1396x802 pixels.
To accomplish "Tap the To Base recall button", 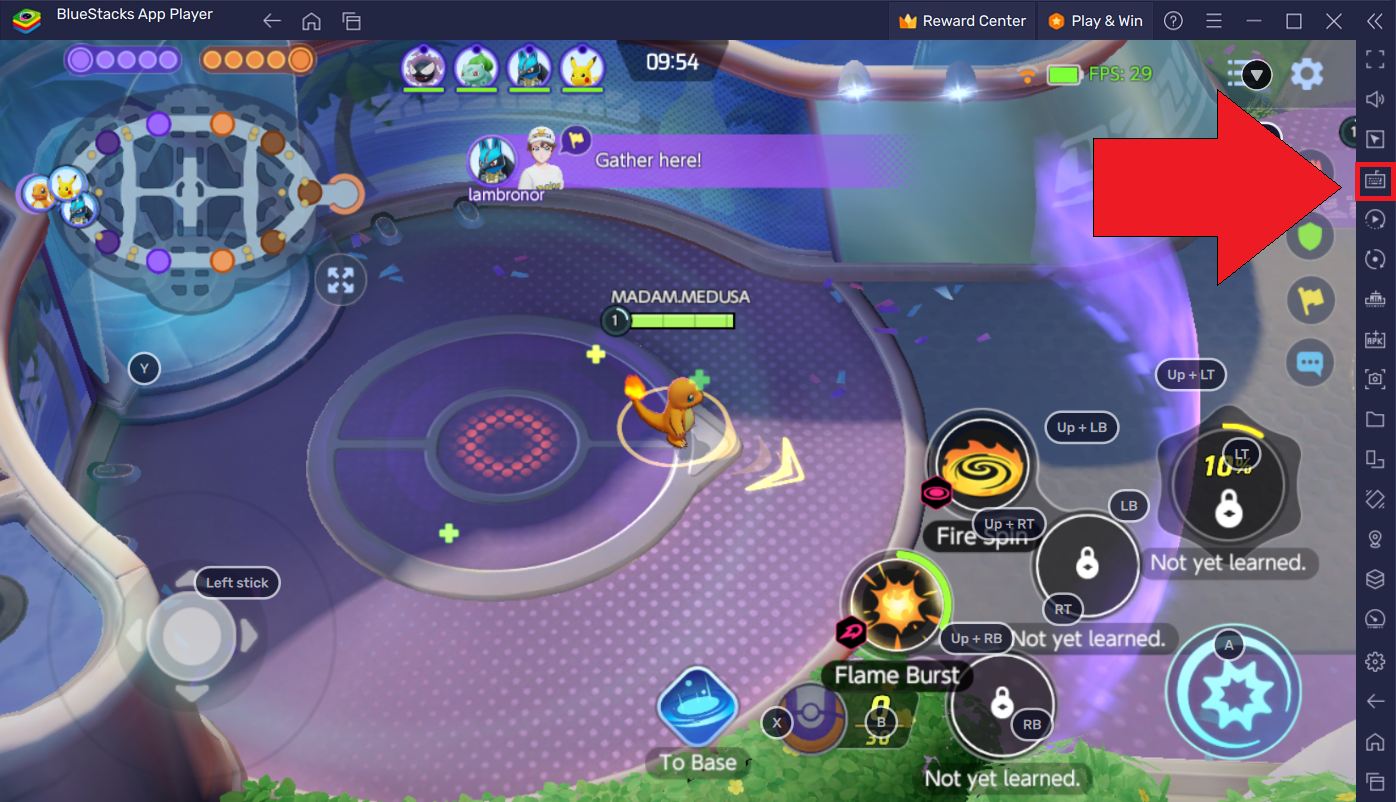I will 697,708.
